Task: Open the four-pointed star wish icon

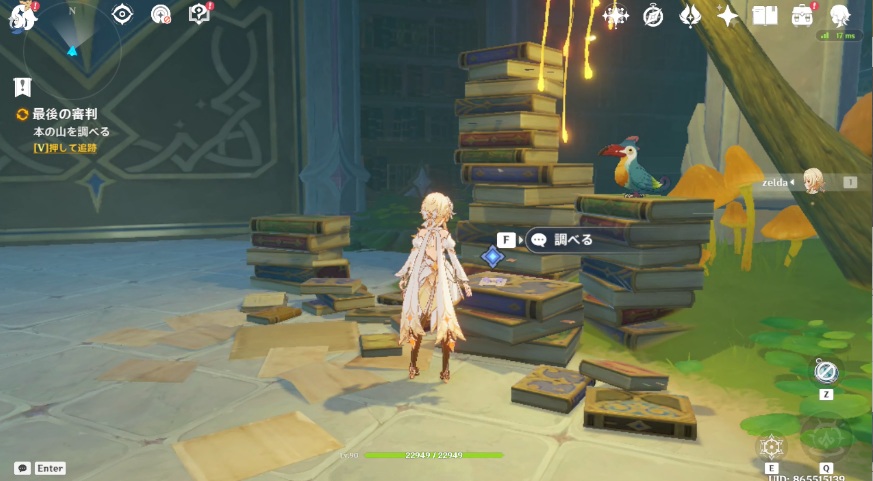Action: pyautogui.click(x=616, y=15)
